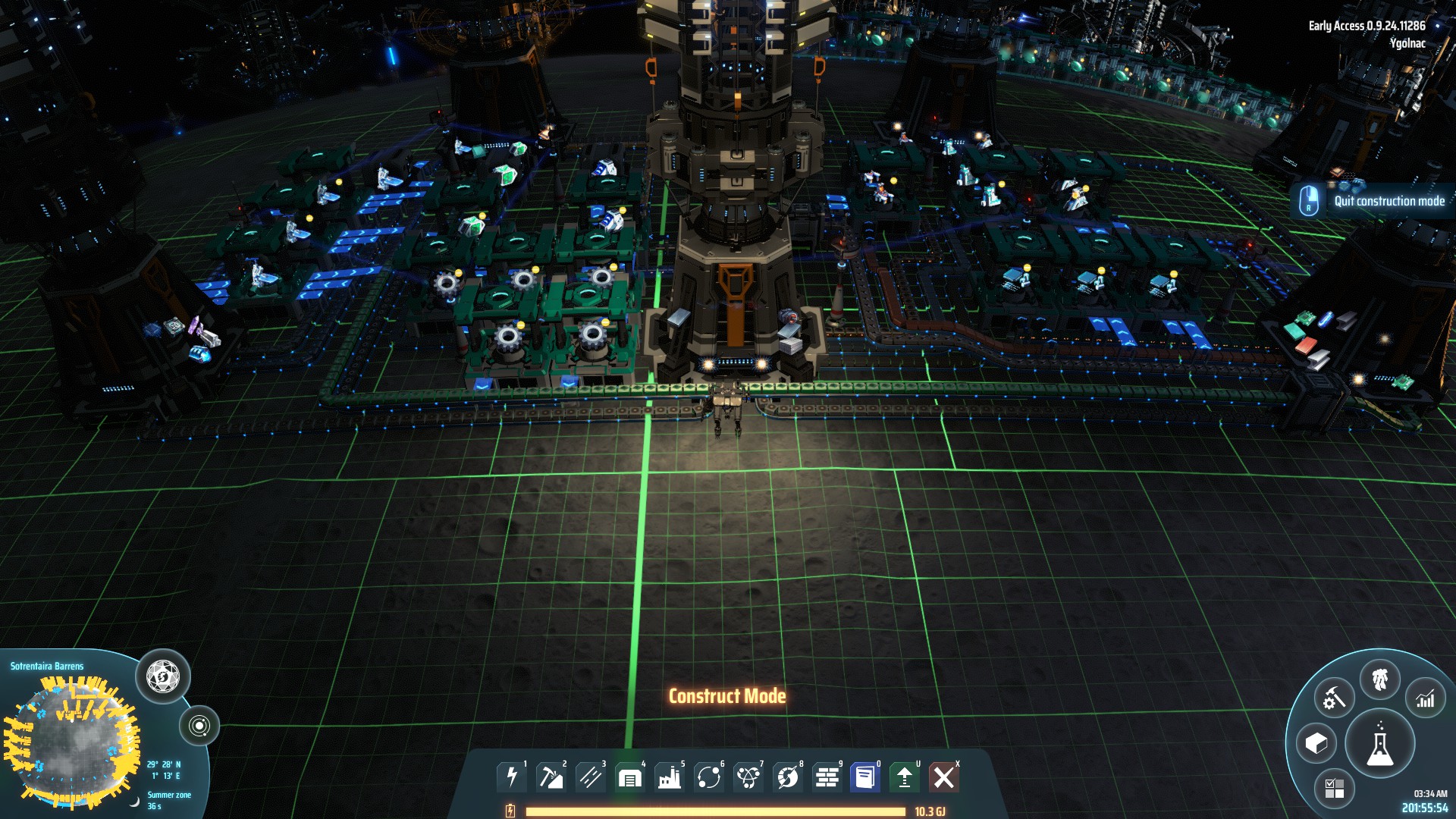Open the Blueprints book tool
The height and width of the screenshot is (819, 1456).
click(865, 776)
